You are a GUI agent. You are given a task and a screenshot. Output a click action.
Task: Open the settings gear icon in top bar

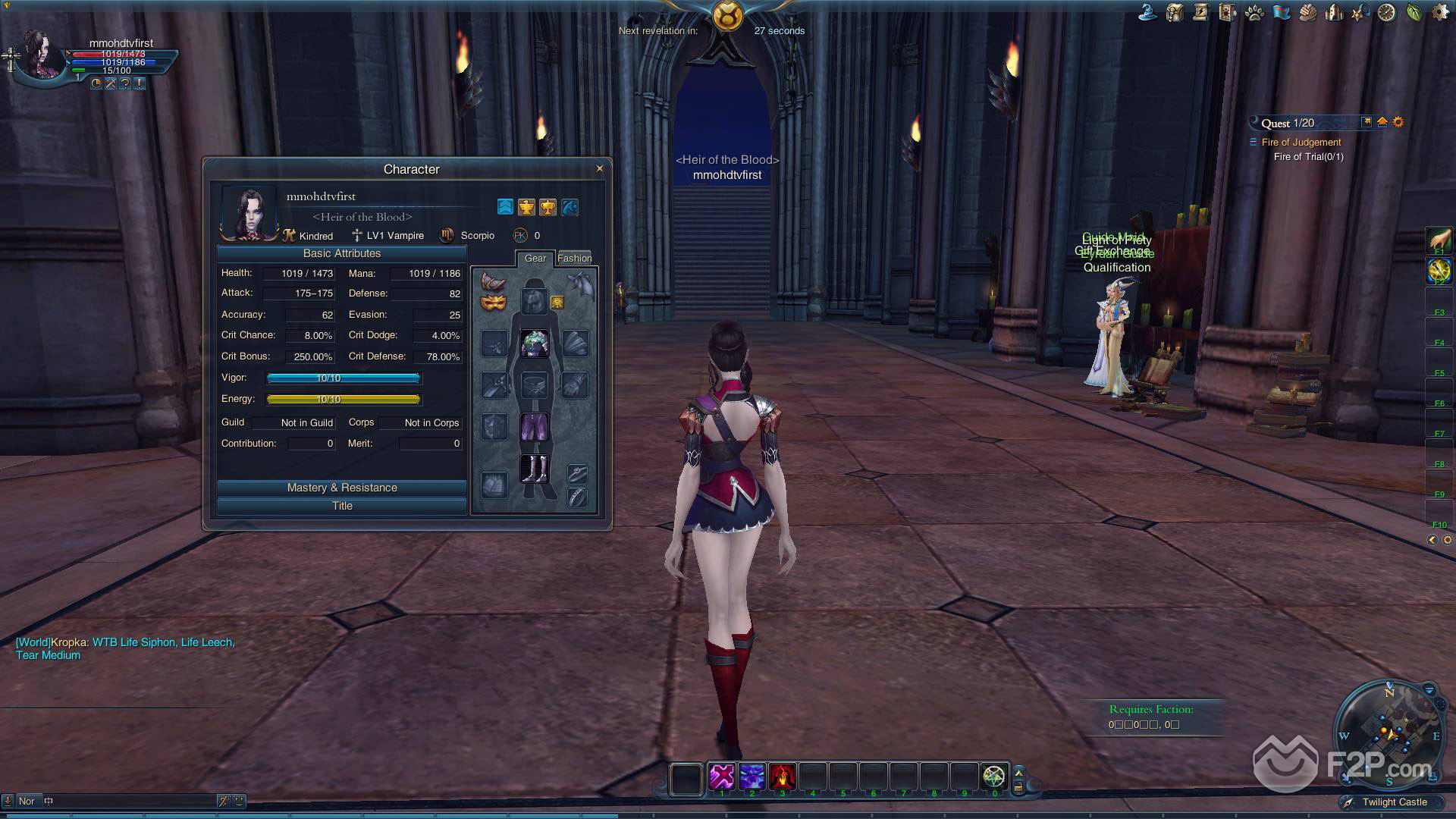click(x=1439, y=13)
